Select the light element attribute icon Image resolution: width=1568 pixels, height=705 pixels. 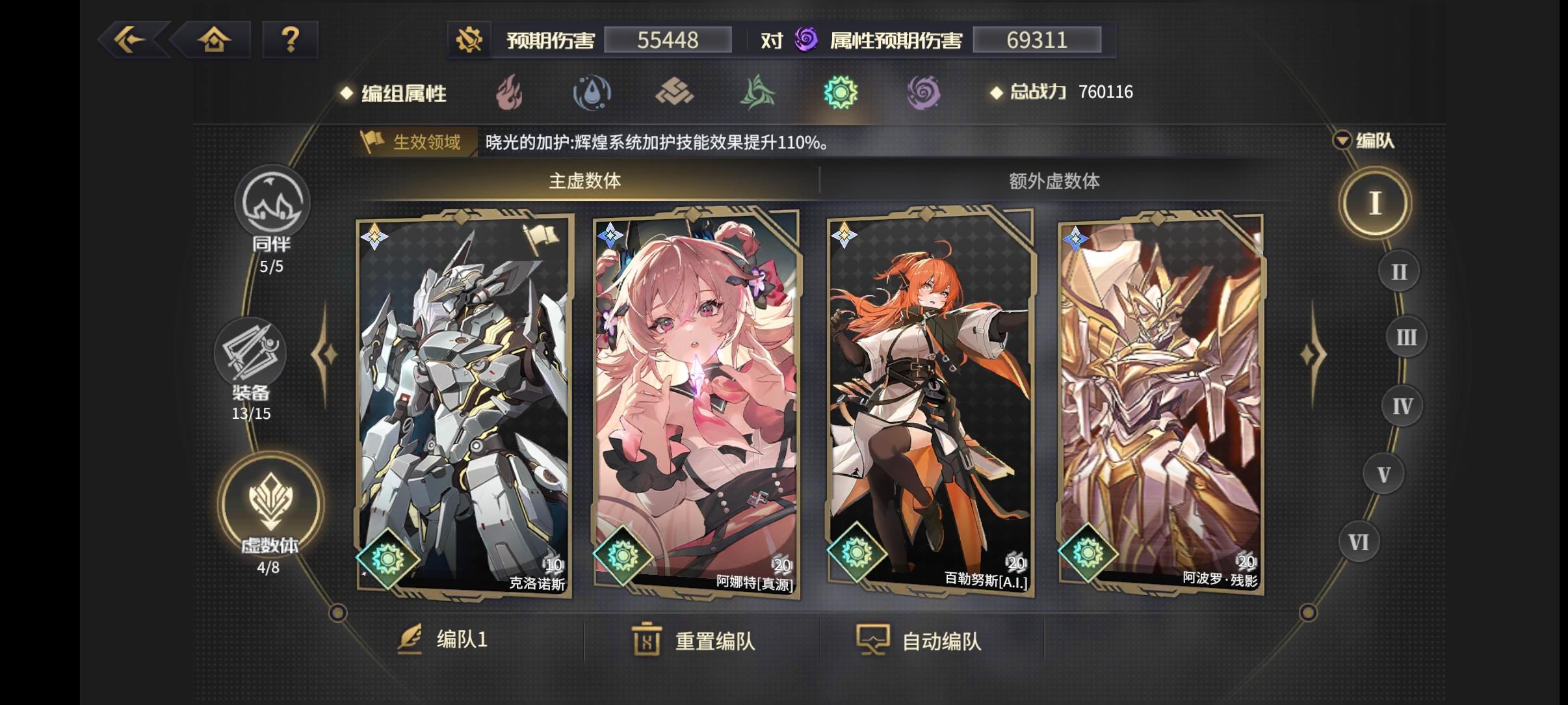pos(842,92)
